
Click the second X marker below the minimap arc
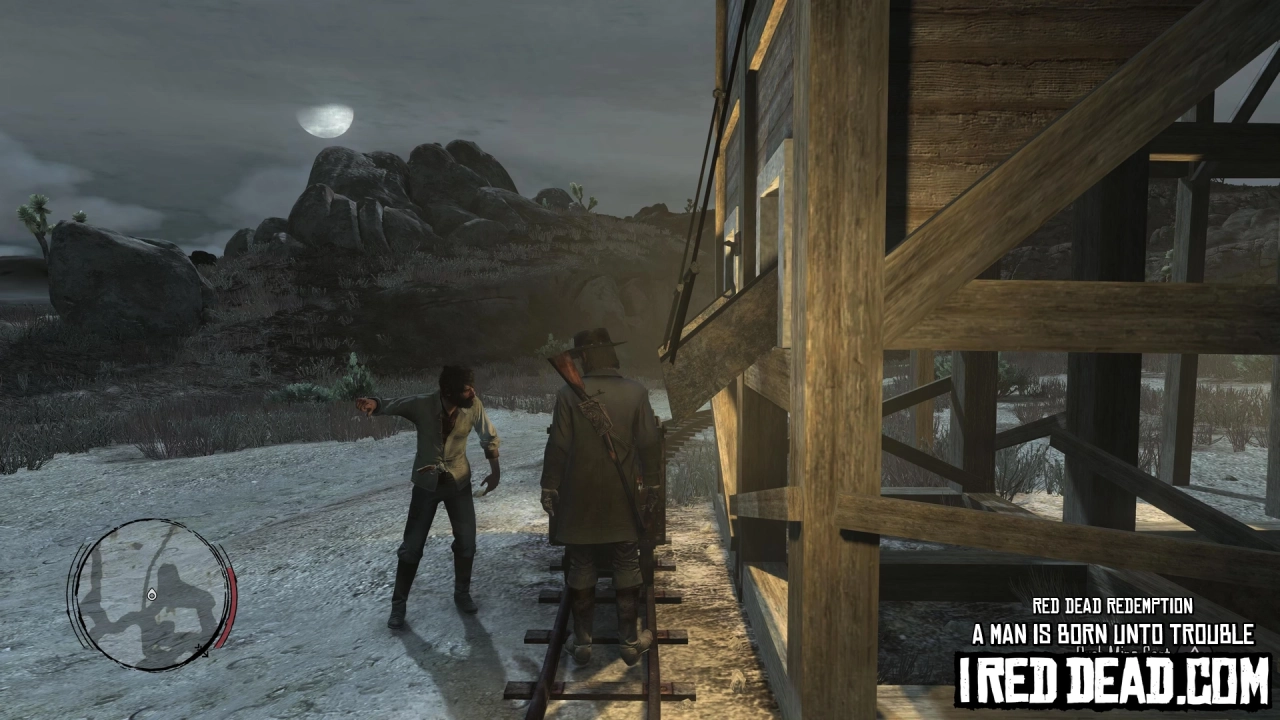click(206, 655)
